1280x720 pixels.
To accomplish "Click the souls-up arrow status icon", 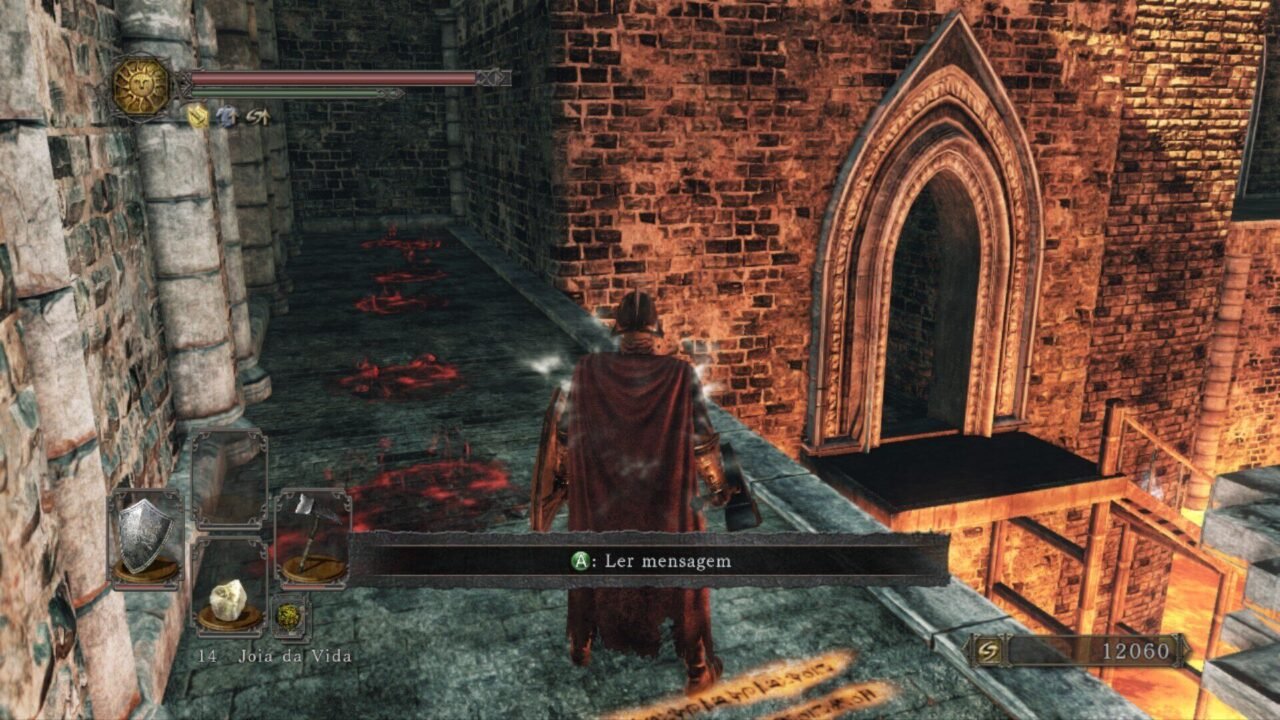I will pyautogui.click(x=257, y=117).
